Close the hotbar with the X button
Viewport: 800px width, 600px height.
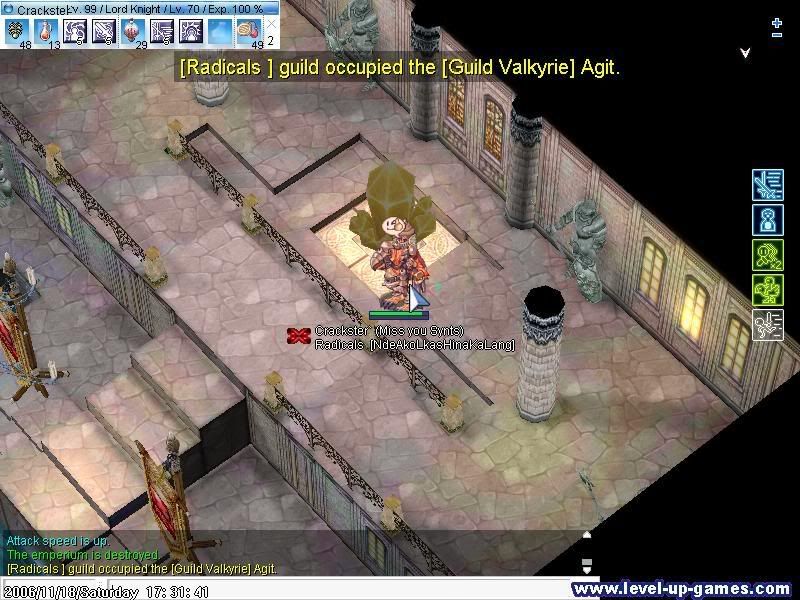click(272, 24)
